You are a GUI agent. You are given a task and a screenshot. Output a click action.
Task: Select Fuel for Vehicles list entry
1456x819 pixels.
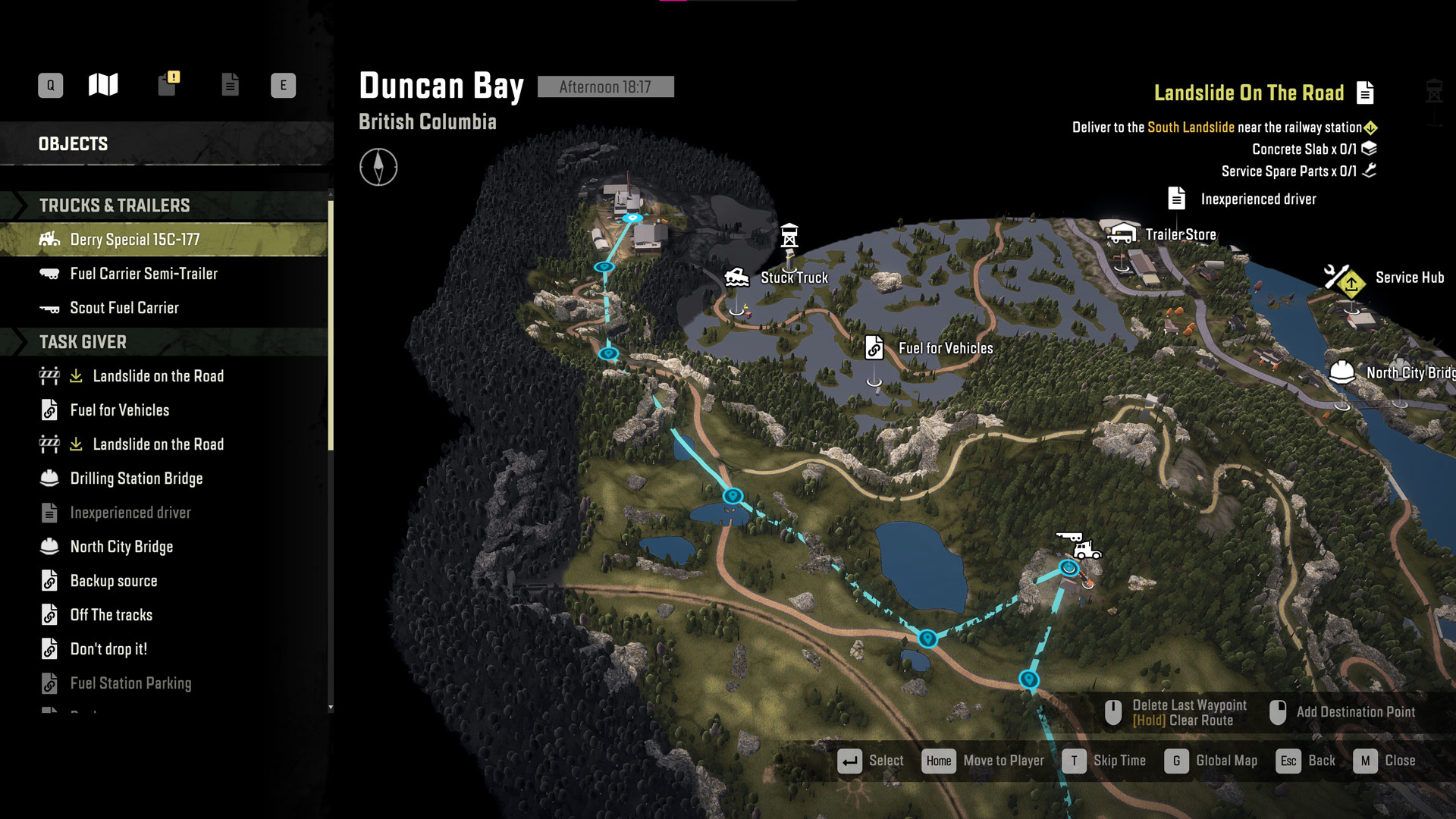pyautogui.click(x=119, y=410)
